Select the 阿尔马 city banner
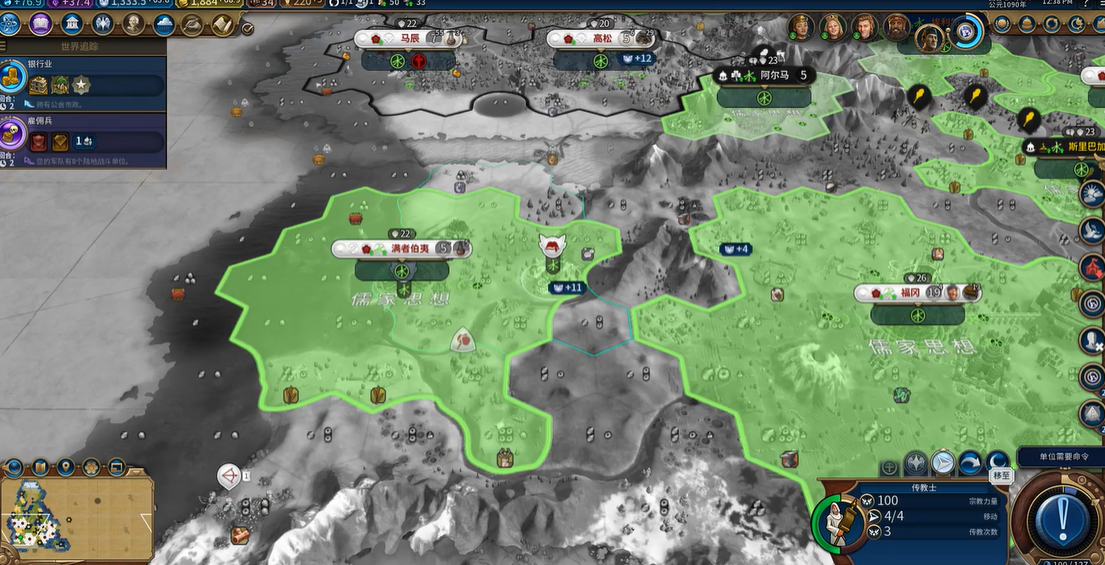Image resolution: width=1105 pixels, height=565 pixels. tap(764, 75)
